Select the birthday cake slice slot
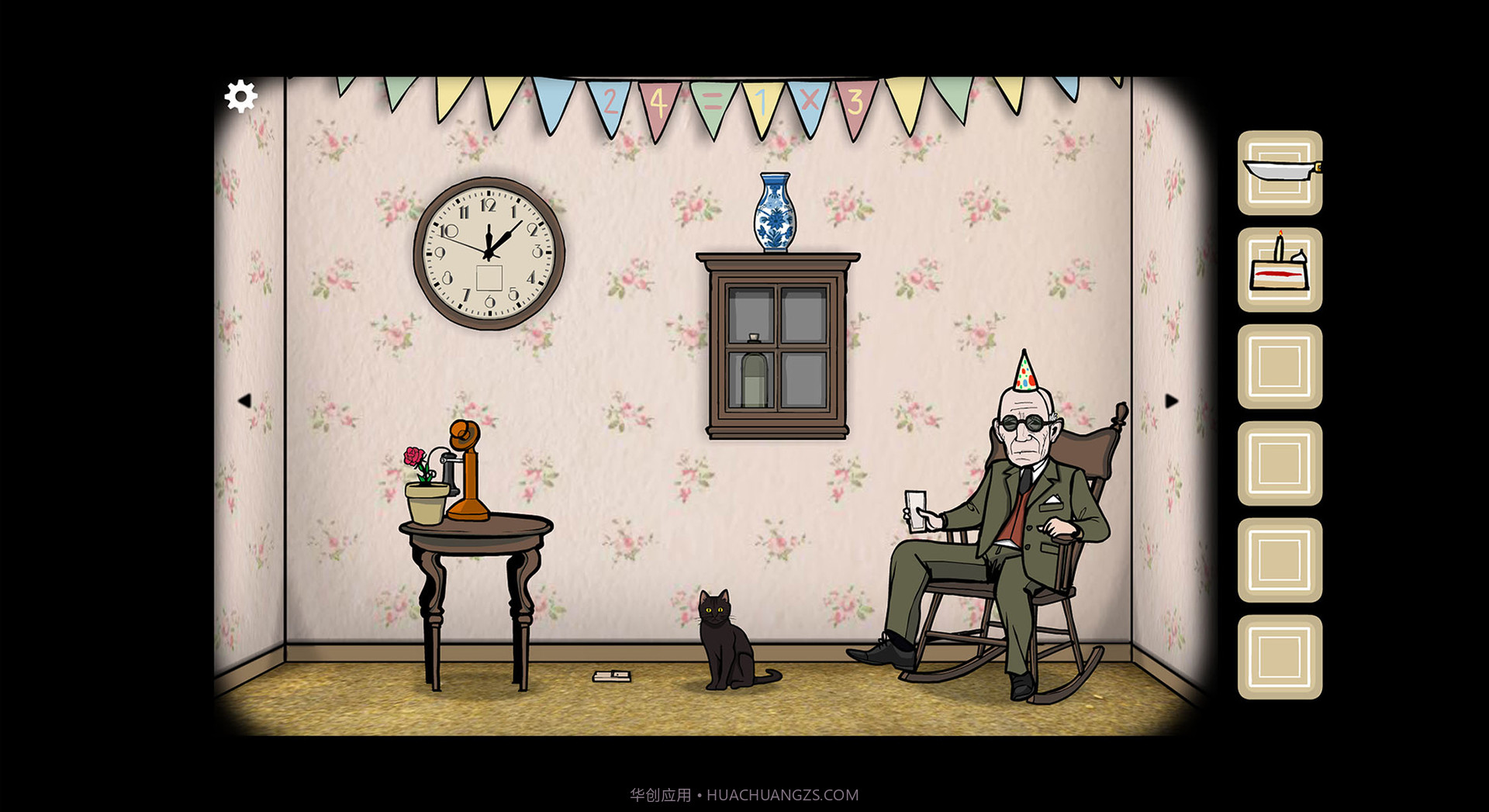The height and width of the screenshot is (812, 1489). (1280, 269)
